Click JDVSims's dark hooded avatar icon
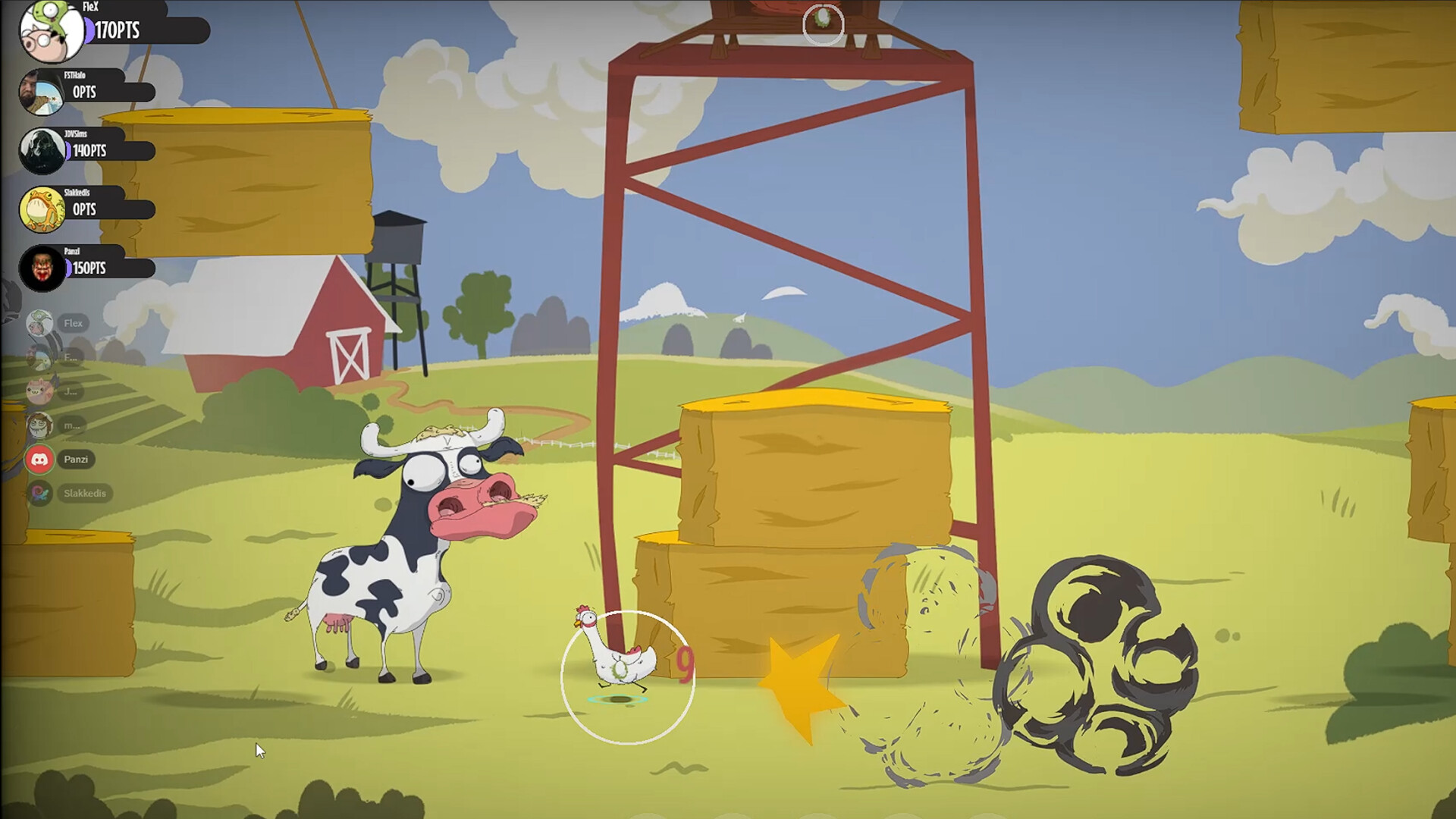The height and width of the screenshot is (819, 1456). [42, 150]
